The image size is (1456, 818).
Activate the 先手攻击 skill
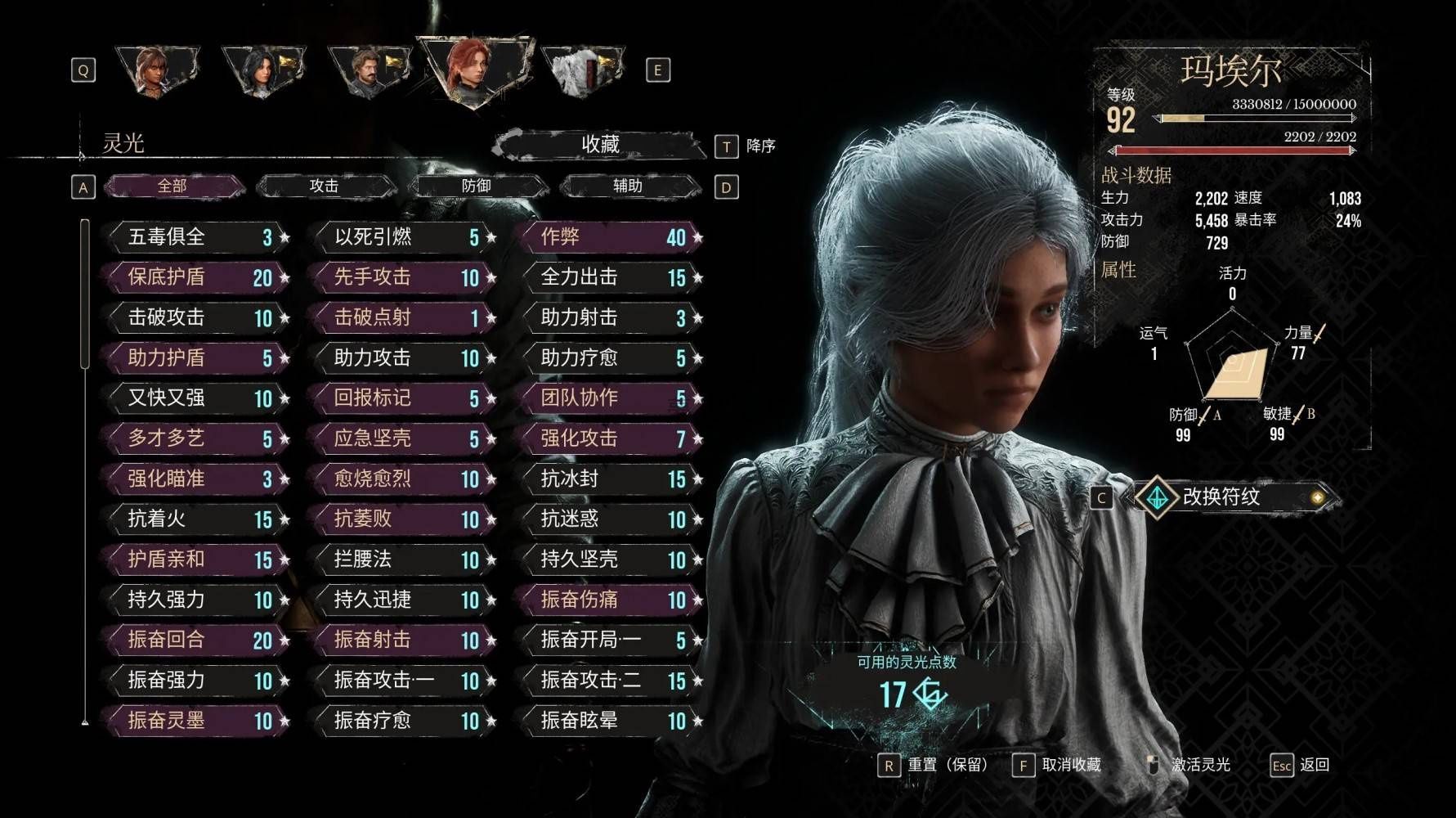tap(403, 277)
